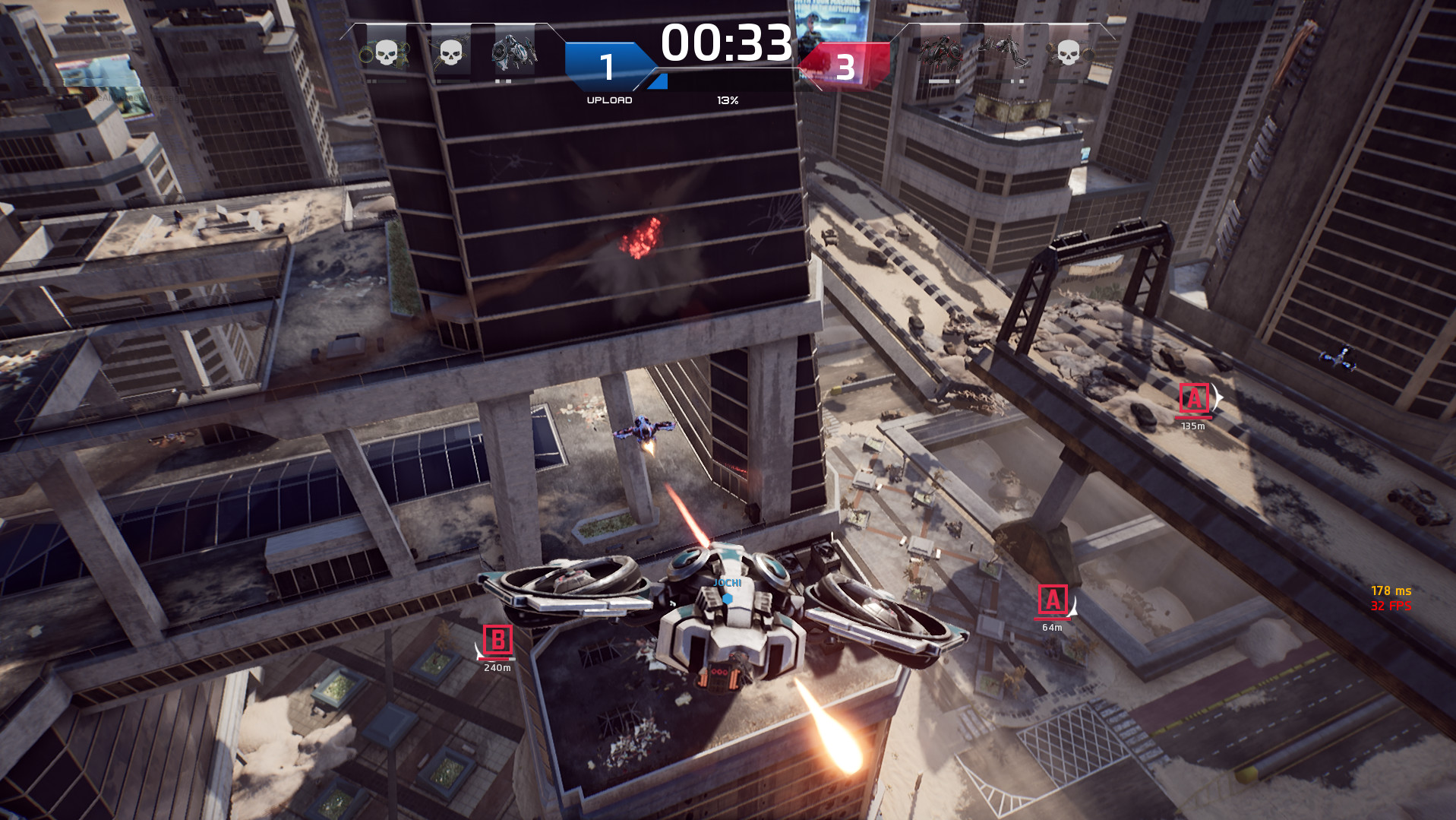Screen dimensions: 1456x820
Task: Click the player nameplate labeled JOCHI
Action: tap(728, 581)
